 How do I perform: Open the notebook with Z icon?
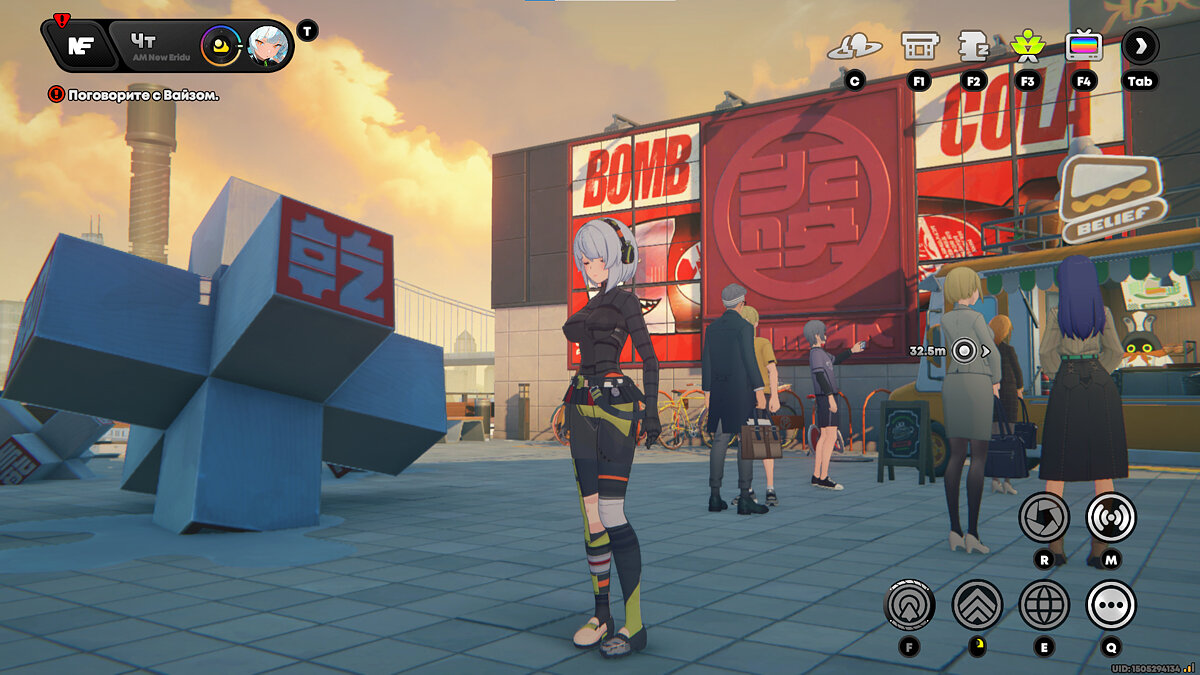[x=973, y=46]
